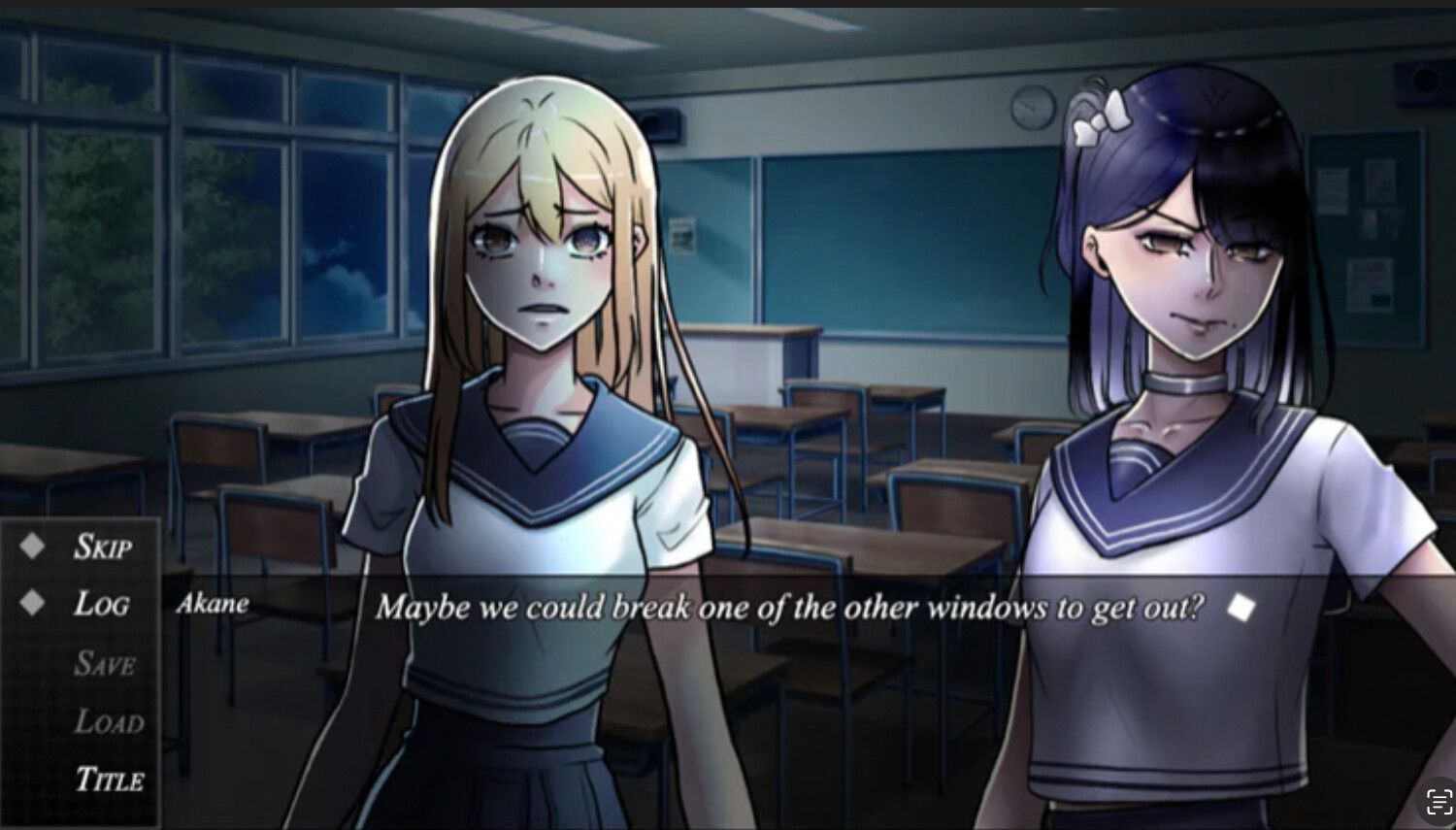
Task: Click the diamond icon beside Log
Action: (32, 602)
